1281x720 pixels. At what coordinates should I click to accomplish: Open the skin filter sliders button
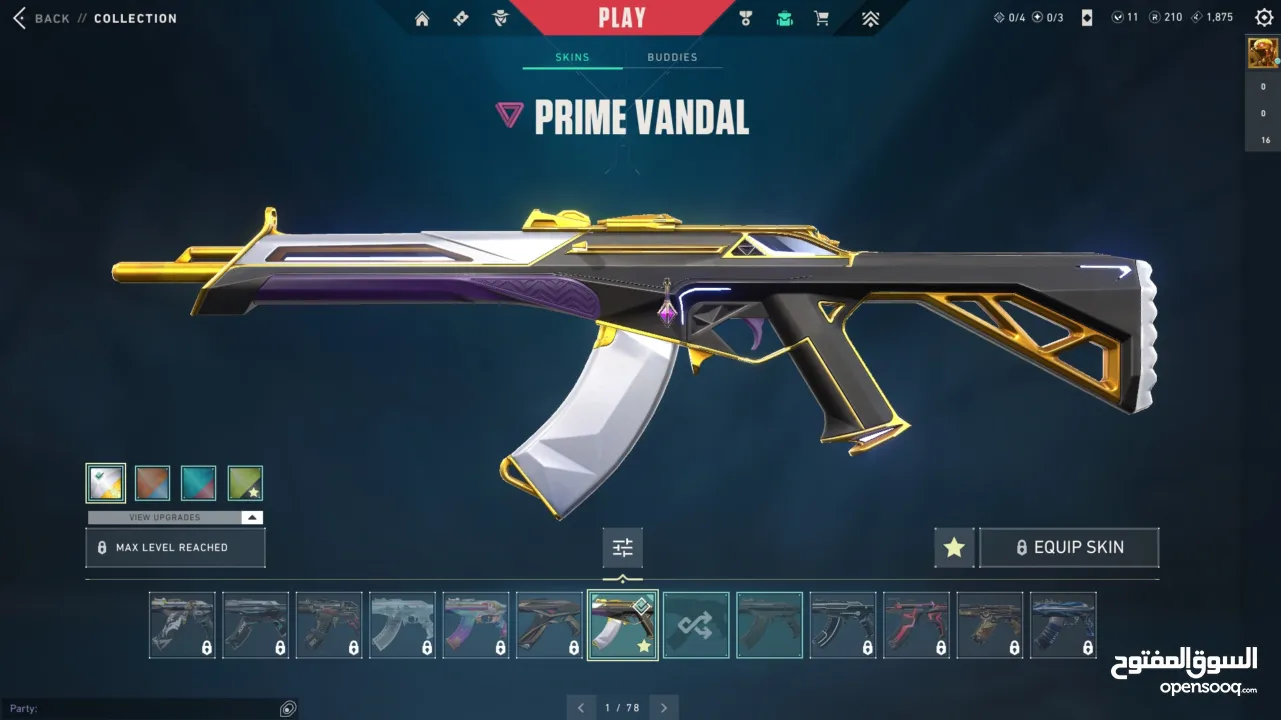pos(623,548)
